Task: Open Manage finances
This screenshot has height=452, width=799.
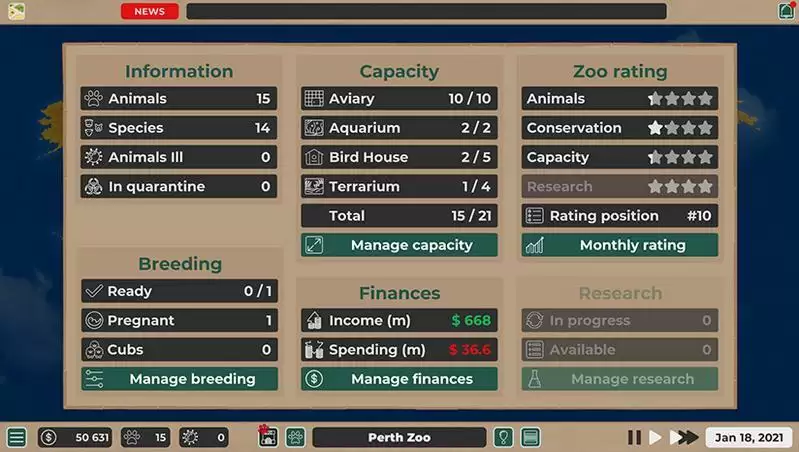Action: pyautogui.click(x=399, y=379)
